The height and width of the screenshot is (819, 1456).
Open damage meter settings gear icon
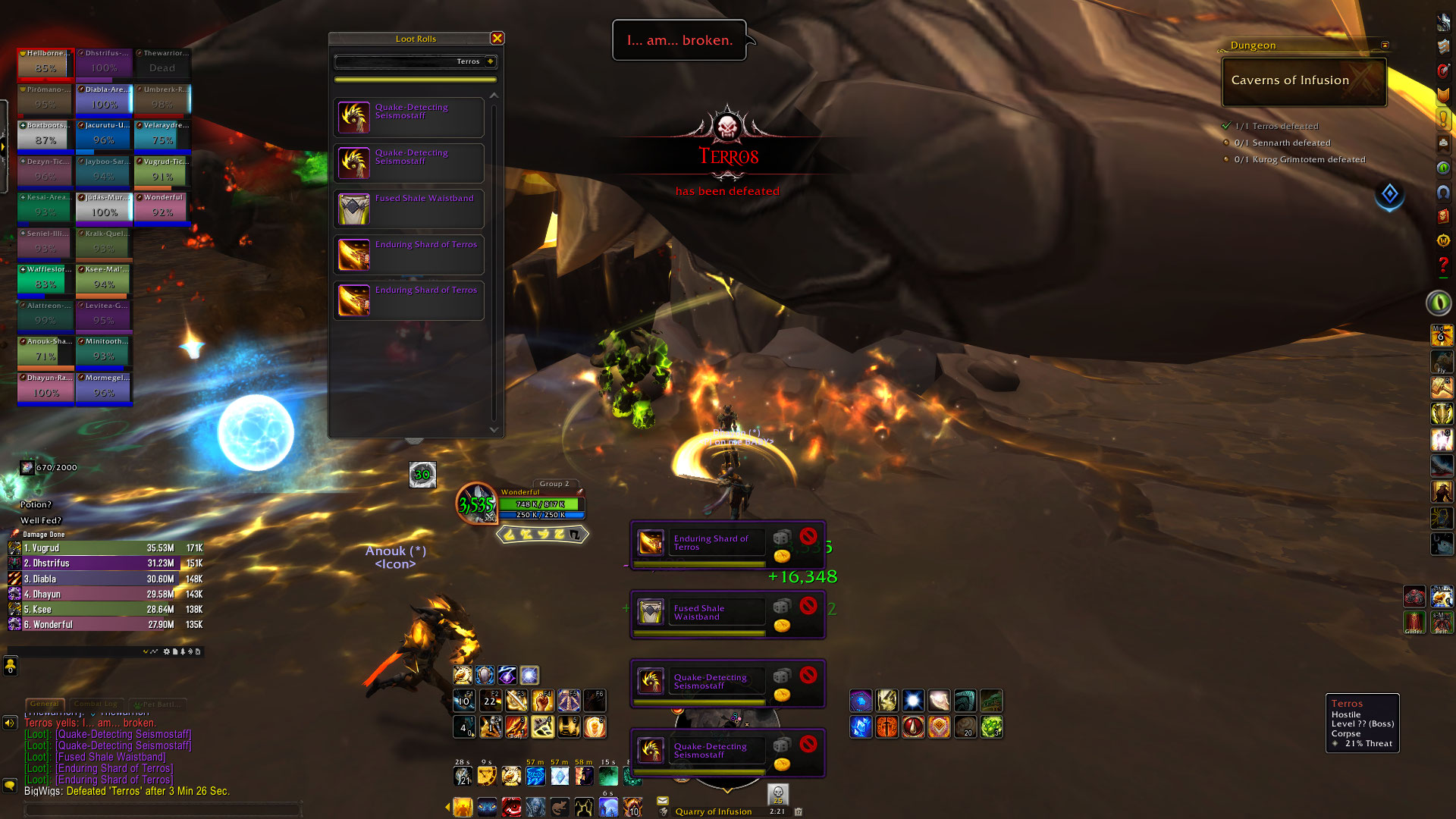pyautogui.click(x=167, y=651)
